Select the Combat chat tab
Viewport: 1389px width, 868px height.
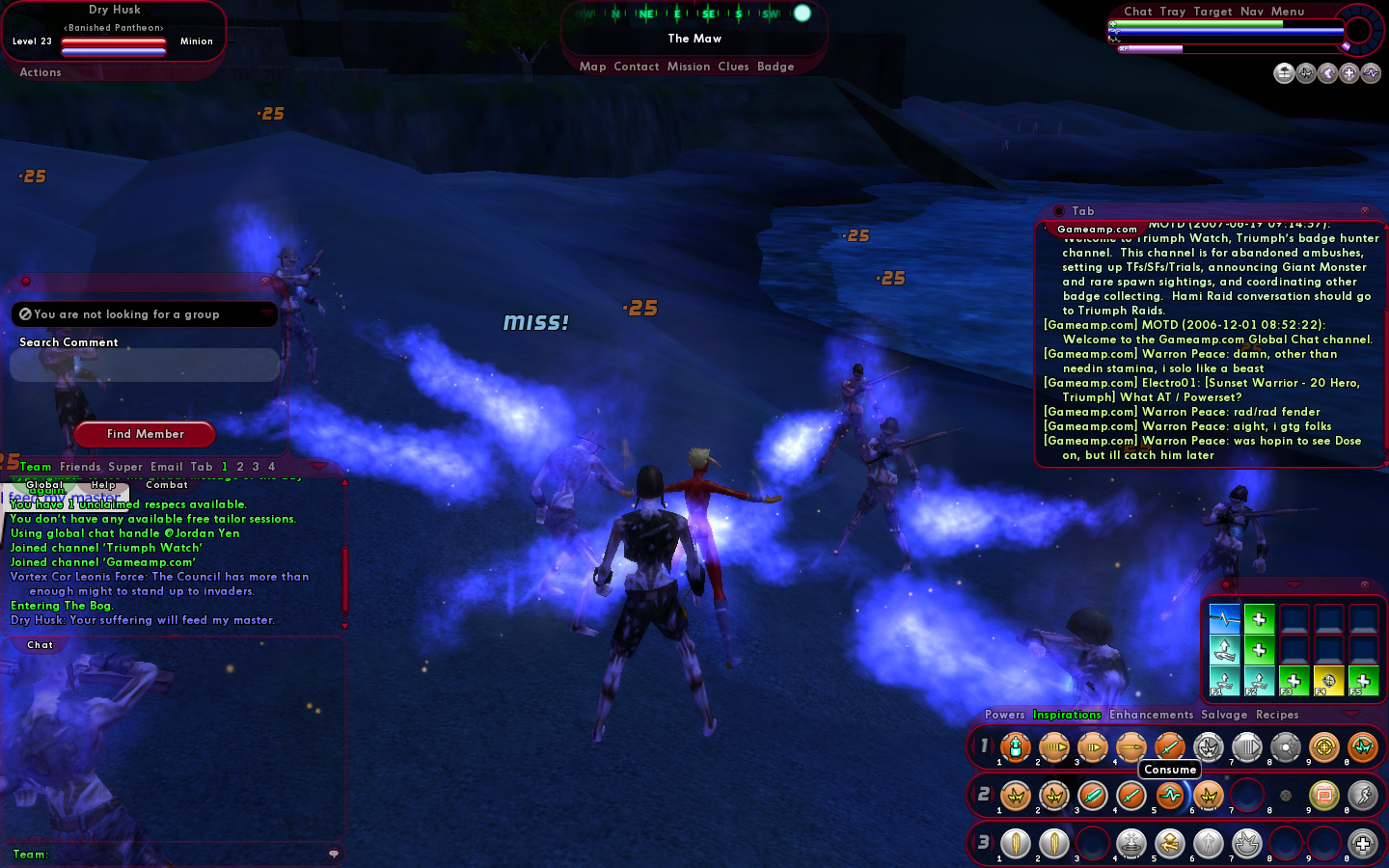(x=167, y=485)
